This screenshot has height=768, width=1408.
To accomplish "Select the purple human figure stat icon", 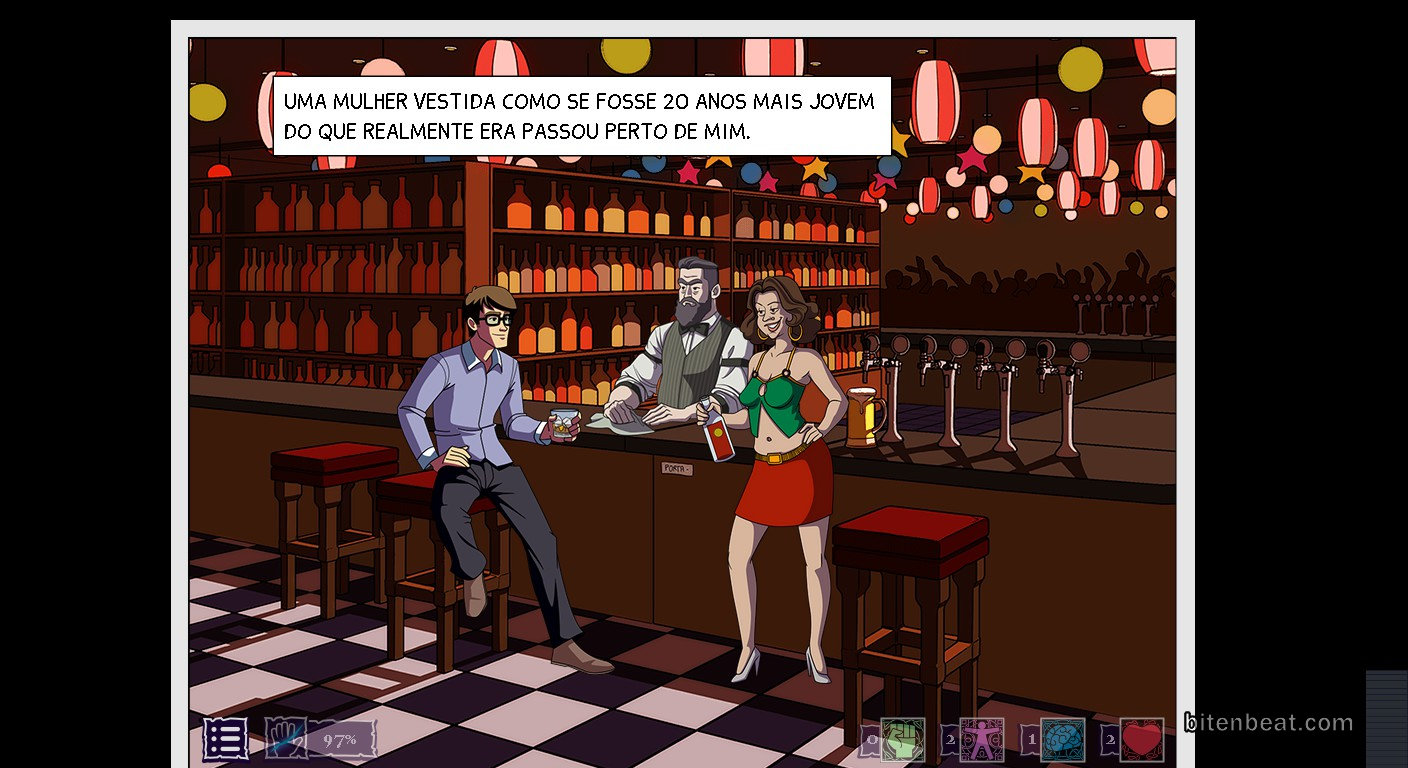I will tap(981, 740).
